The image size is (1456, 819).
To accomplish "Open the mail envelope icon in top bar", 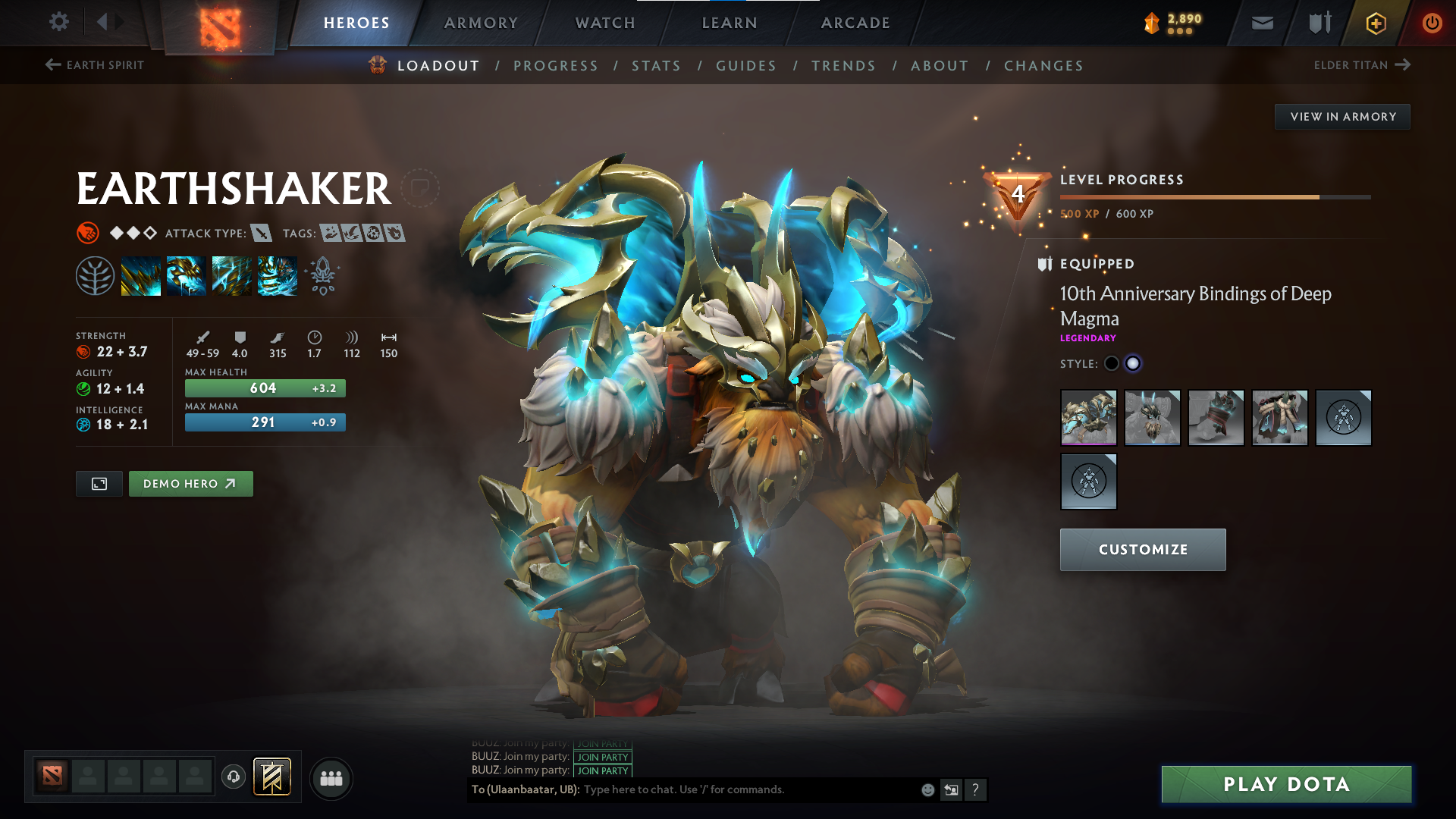I will [1261, 23].
